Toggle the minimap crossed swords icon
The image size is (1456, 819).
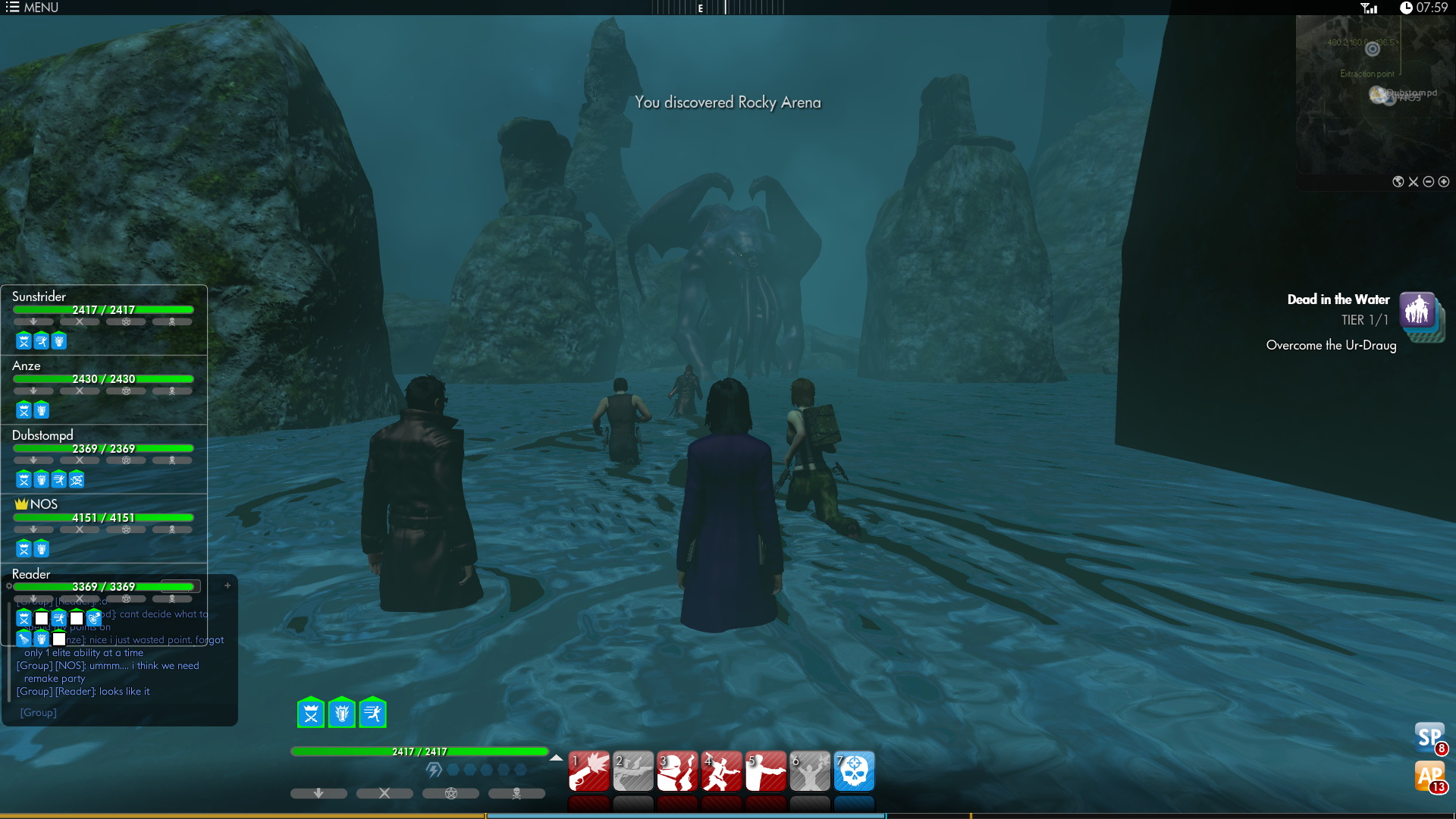click(1414, 182)
